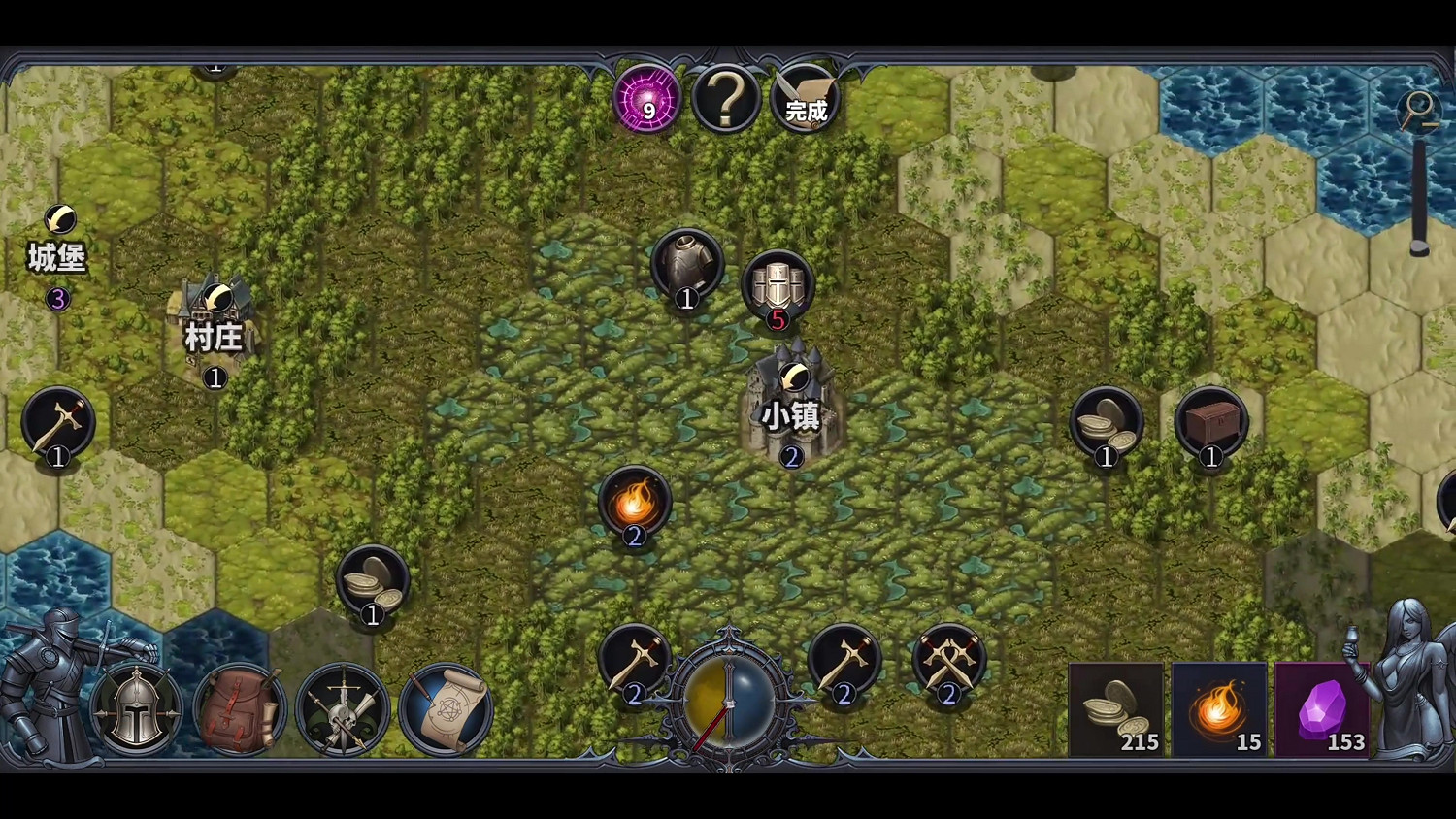The height and width of the screenshot is (819, 1456).
Task: Open the 小镇 town settlement
Action: coord(792,408)
